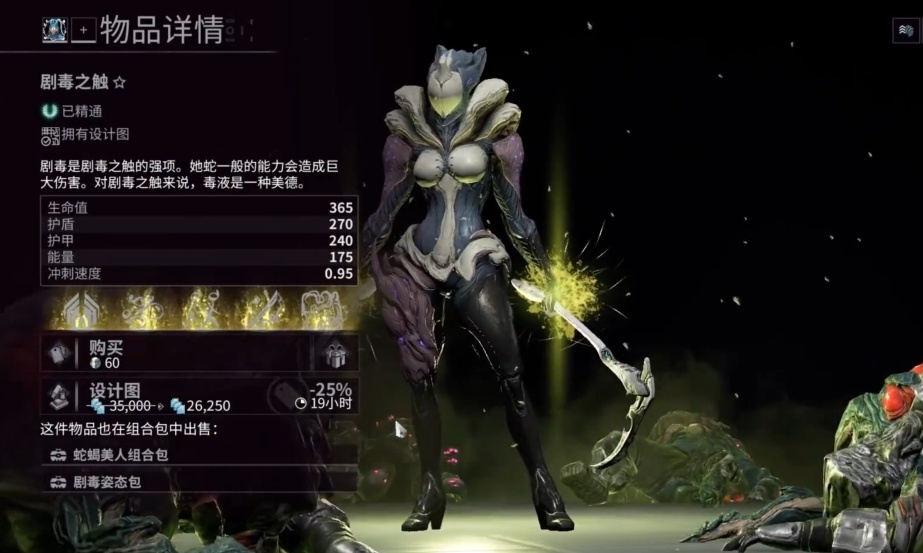Buy 剧毒之触 for 60 platinum
The image size is (923, 553).
tap(175, 354)
